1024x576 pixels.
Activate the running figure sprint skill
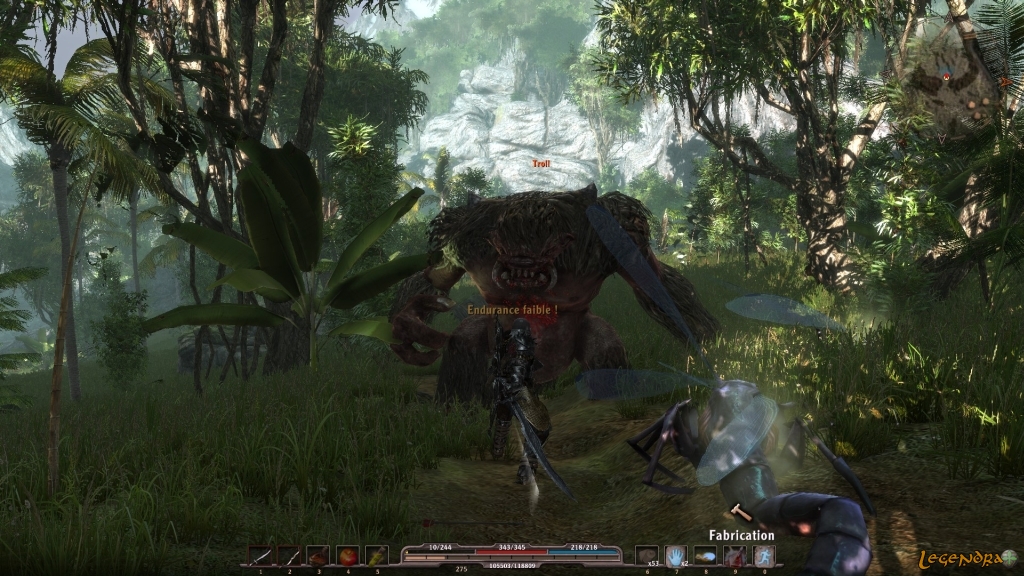coord(763,555)
